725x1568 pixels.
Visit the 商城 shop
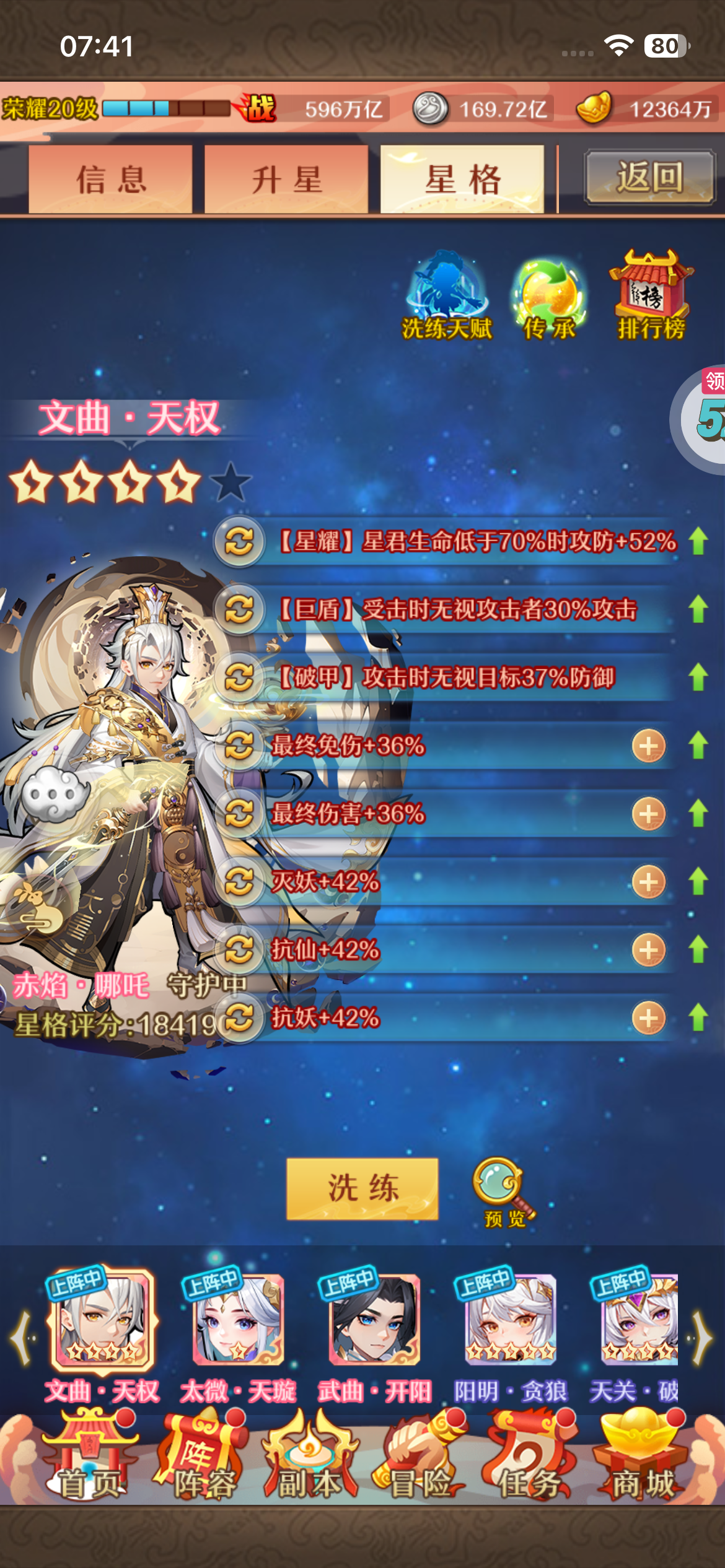(x=642, y=1457)
